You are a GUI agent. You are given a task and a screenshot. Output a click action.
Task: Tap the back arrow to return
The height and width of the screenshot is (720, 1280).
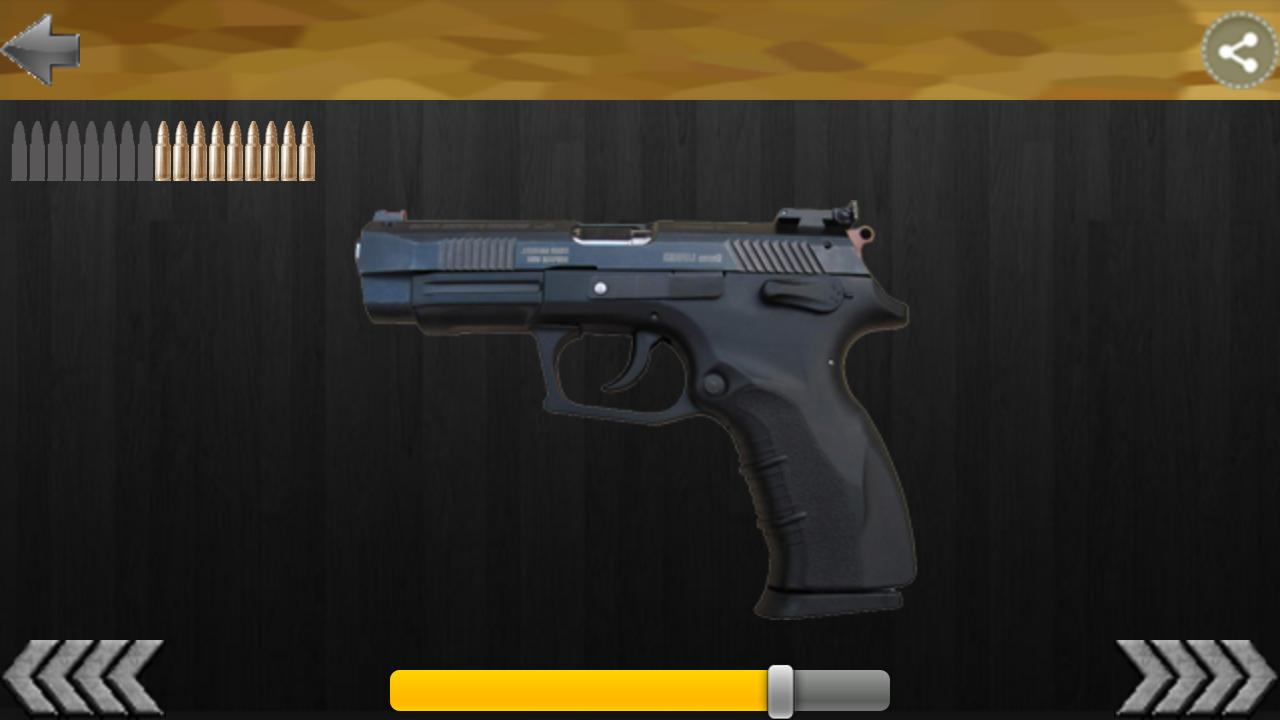pyautogui.click(x=42, y=49)
